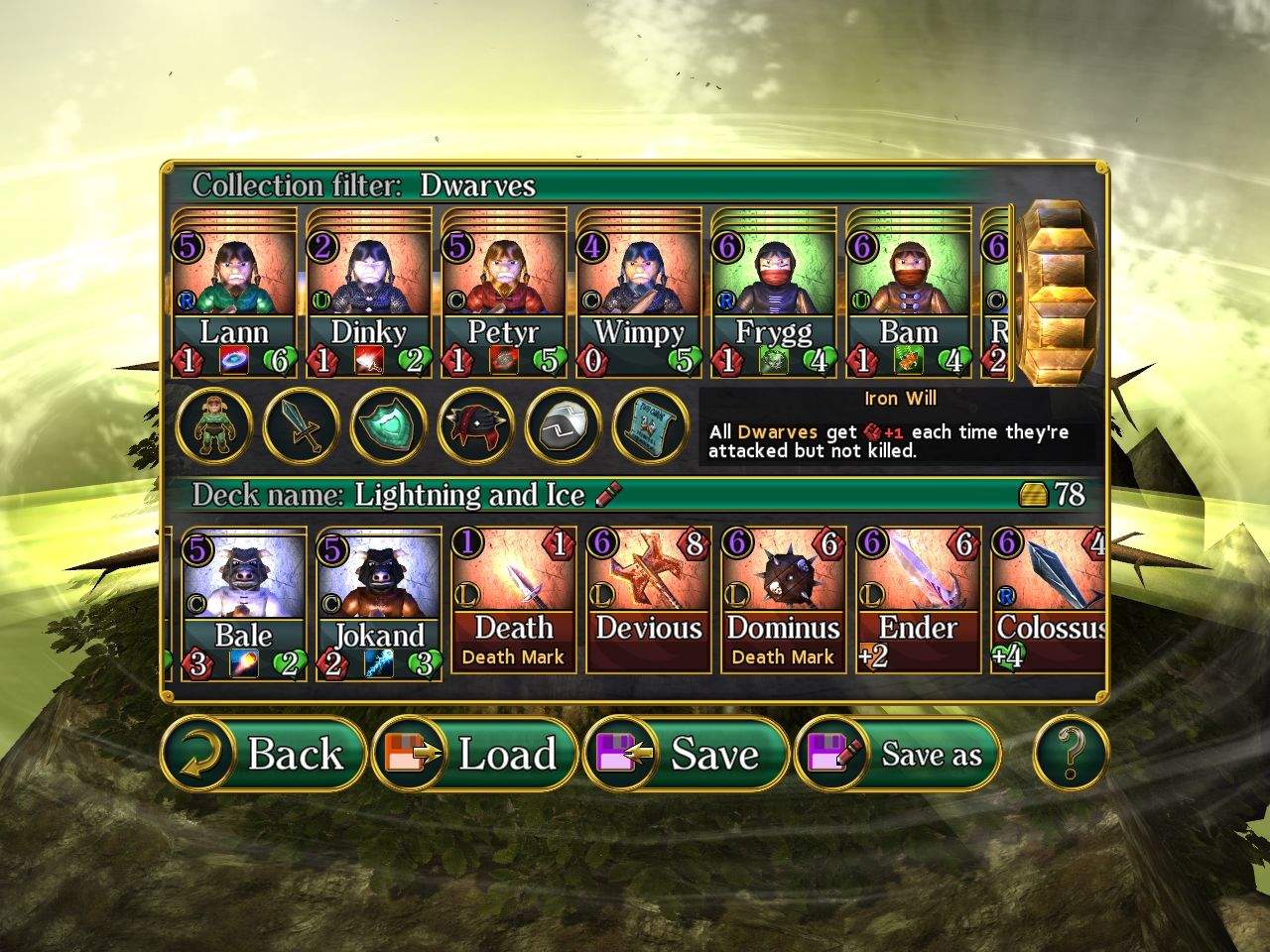Add the Frygg card
This screenshot has width=1270, height=952.
click(773, 294)
